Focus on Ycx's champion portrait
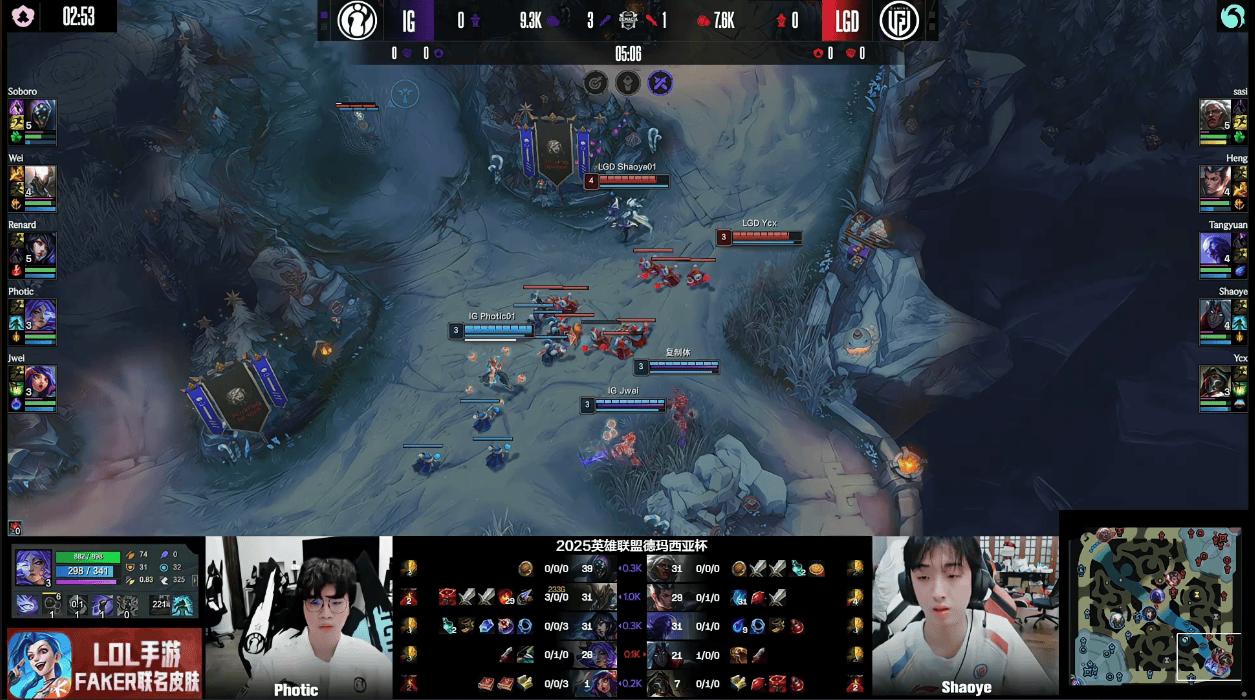This screenshot has width=1255, height=700. click(x=1214, y=381)
